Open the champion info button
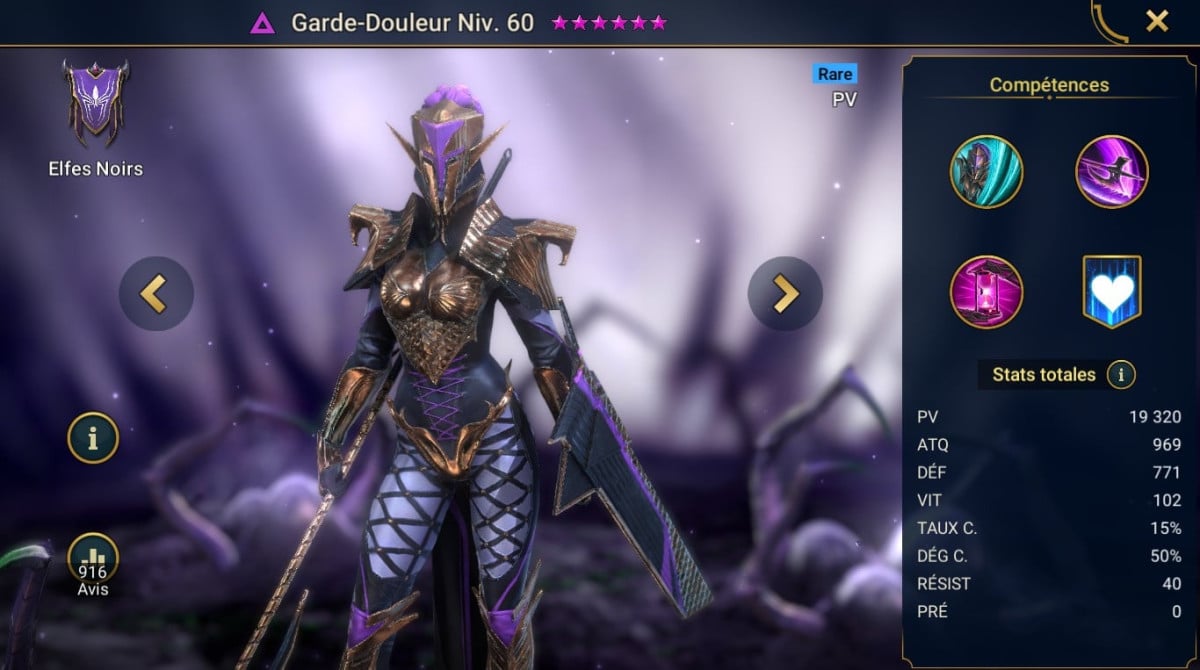The image size is (1200, 670). (93, 438)
